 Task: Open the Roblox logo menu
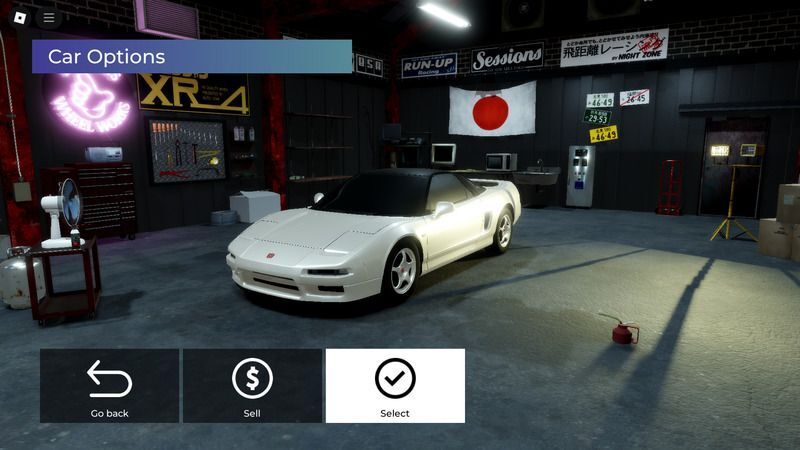pos(17,17)
